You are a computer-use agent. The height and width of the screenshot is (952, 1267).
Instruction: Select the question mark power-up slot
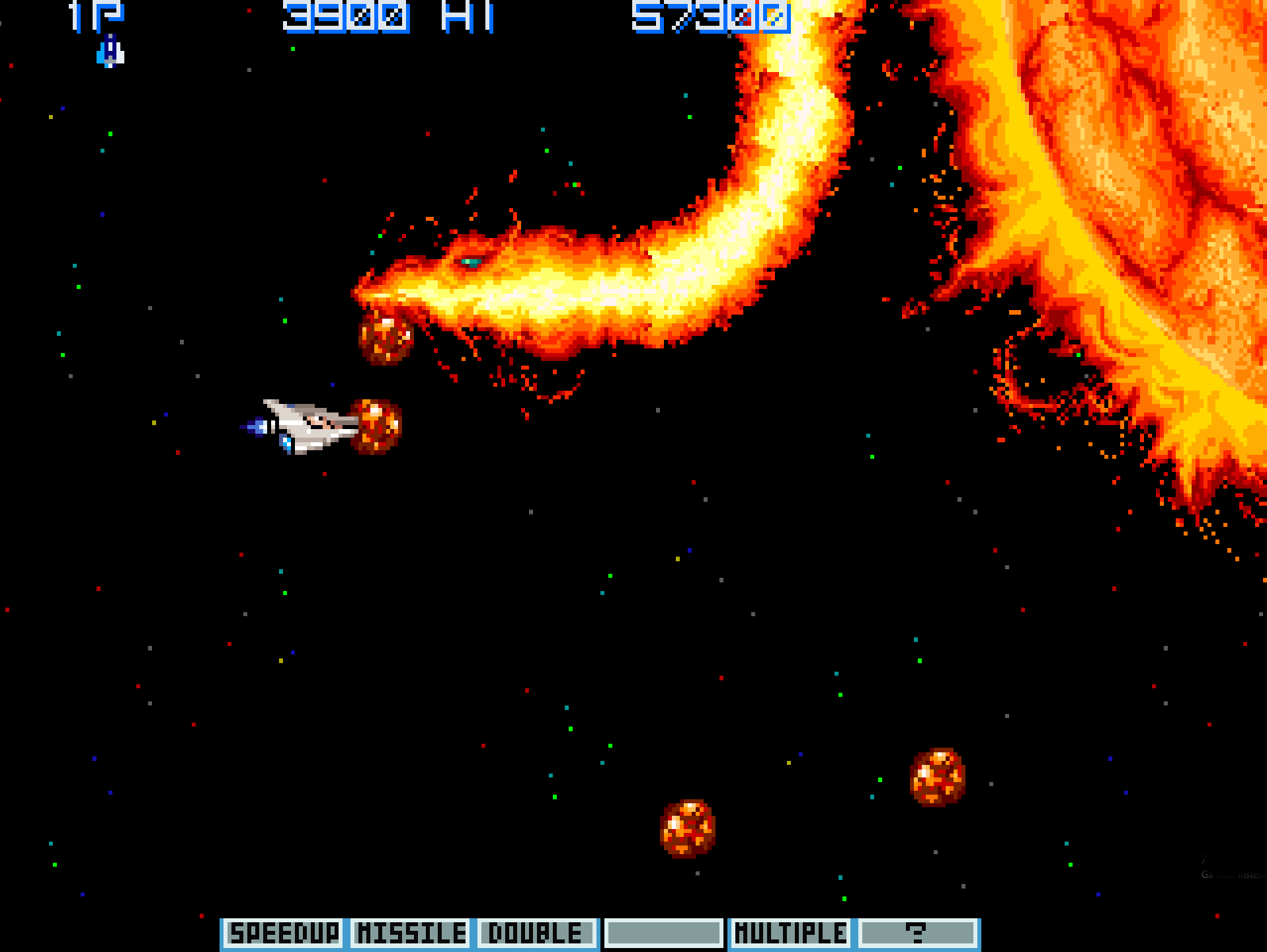(917, 933)
